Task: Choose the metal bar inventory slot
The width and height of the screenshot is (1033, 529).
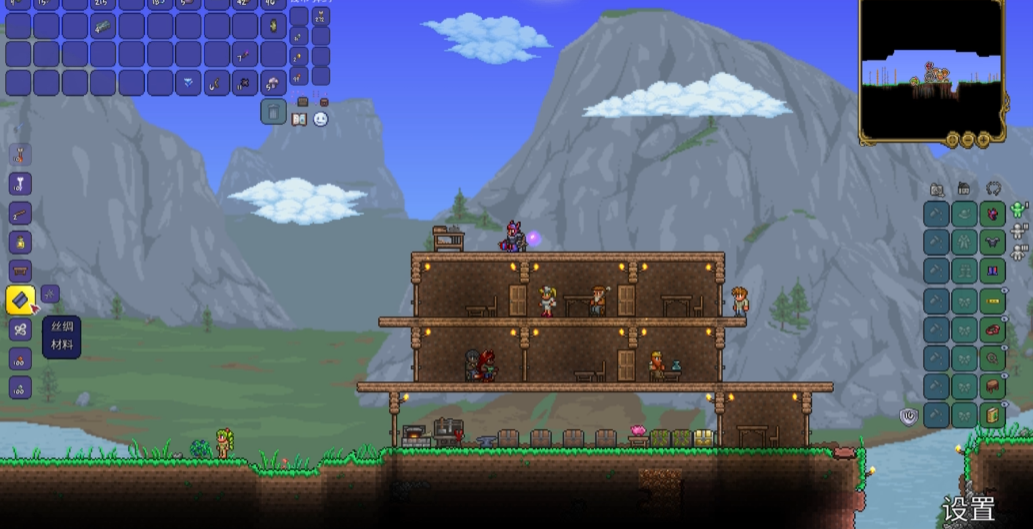Action: [x=103, y=26]
